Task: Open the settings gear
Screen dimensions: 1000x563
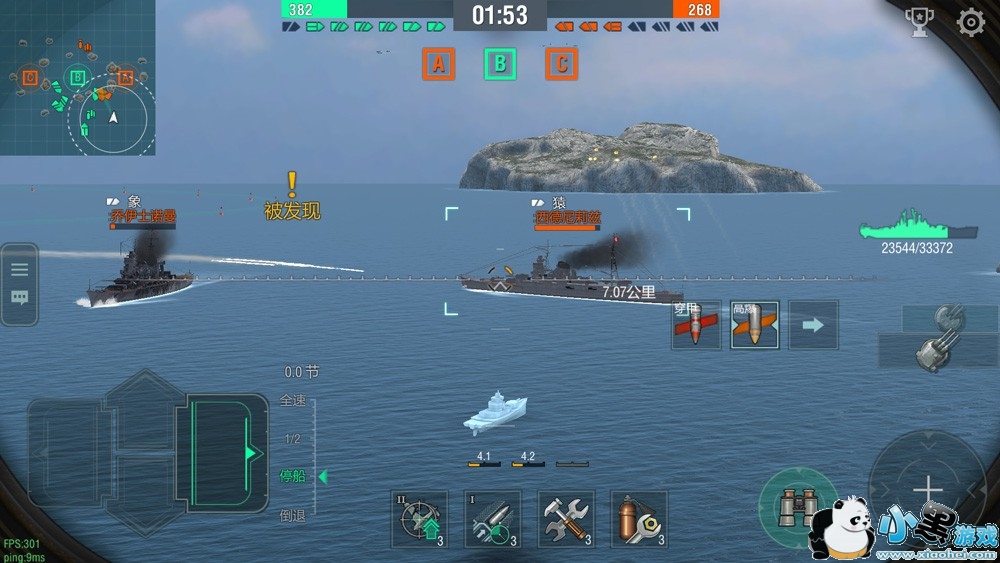Action: click(971, 23)
